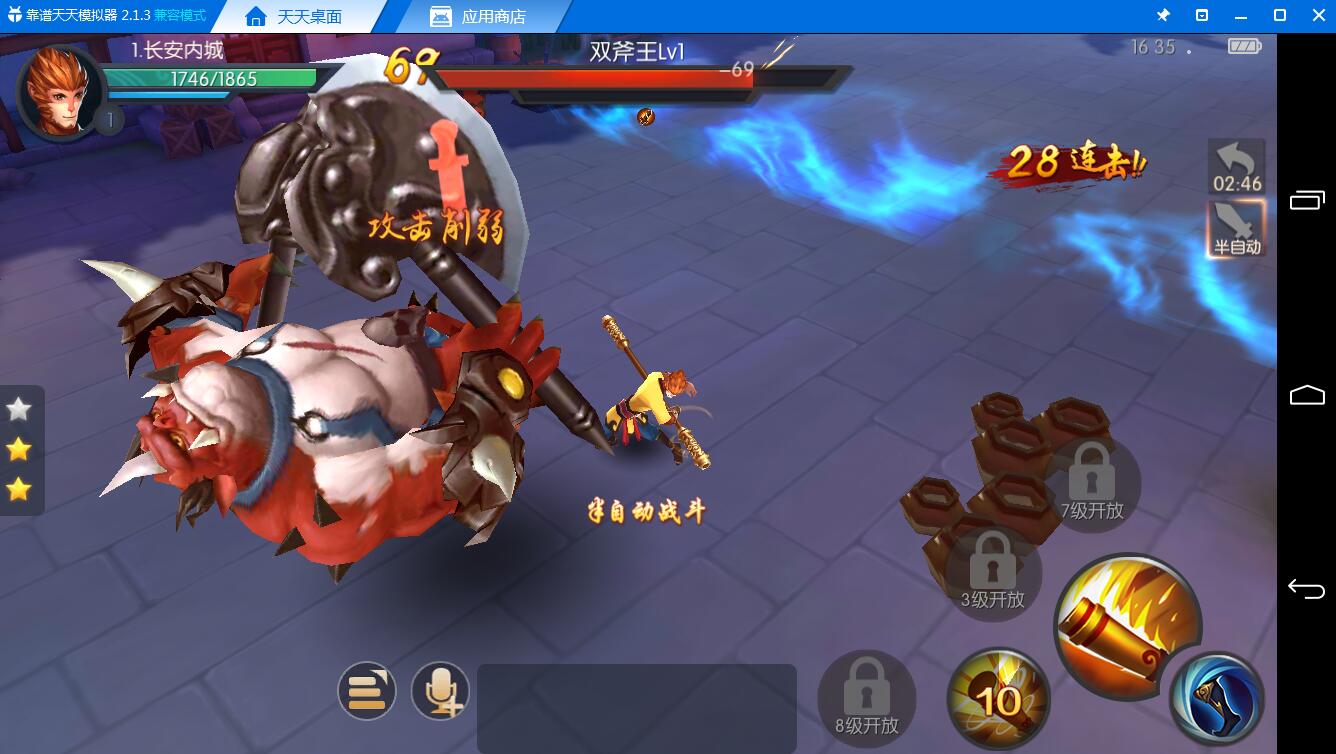Tap the locked 3级开放 skill slot
This screenshot has height=754, width=1336.
(993, 573)
